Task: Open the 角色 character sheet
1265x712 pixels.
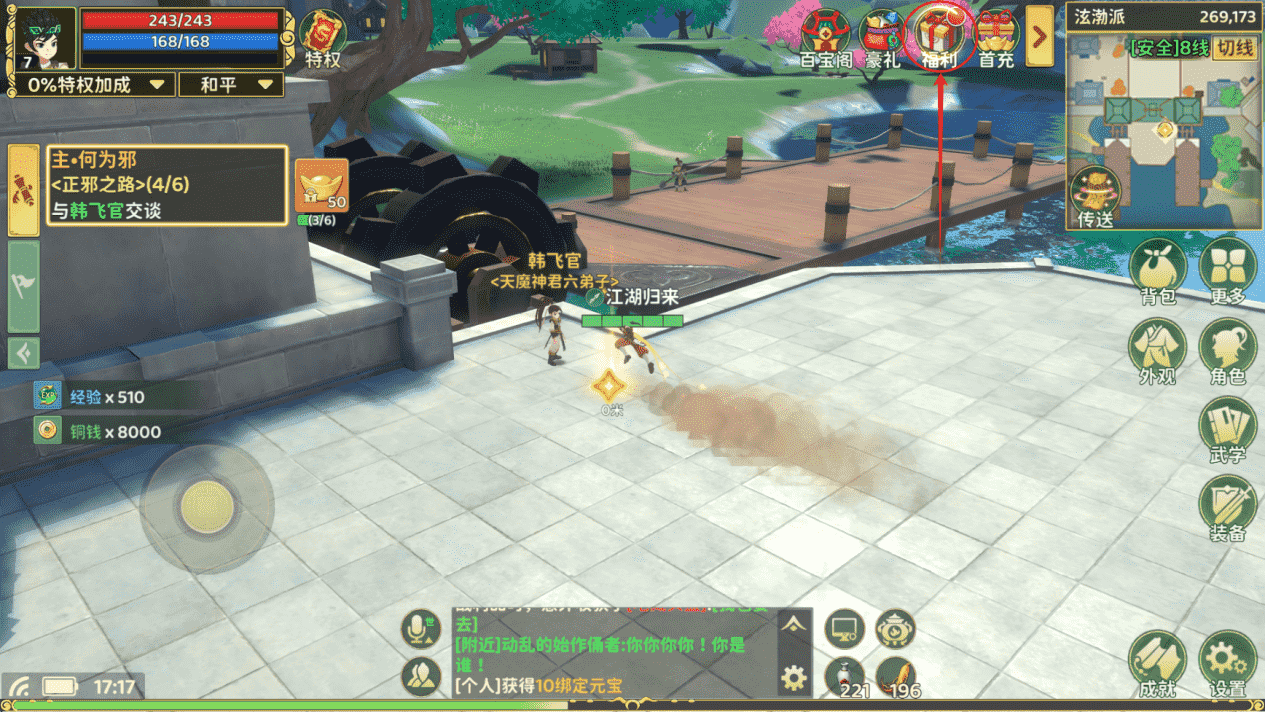Action: click(x=1228, y=352)
